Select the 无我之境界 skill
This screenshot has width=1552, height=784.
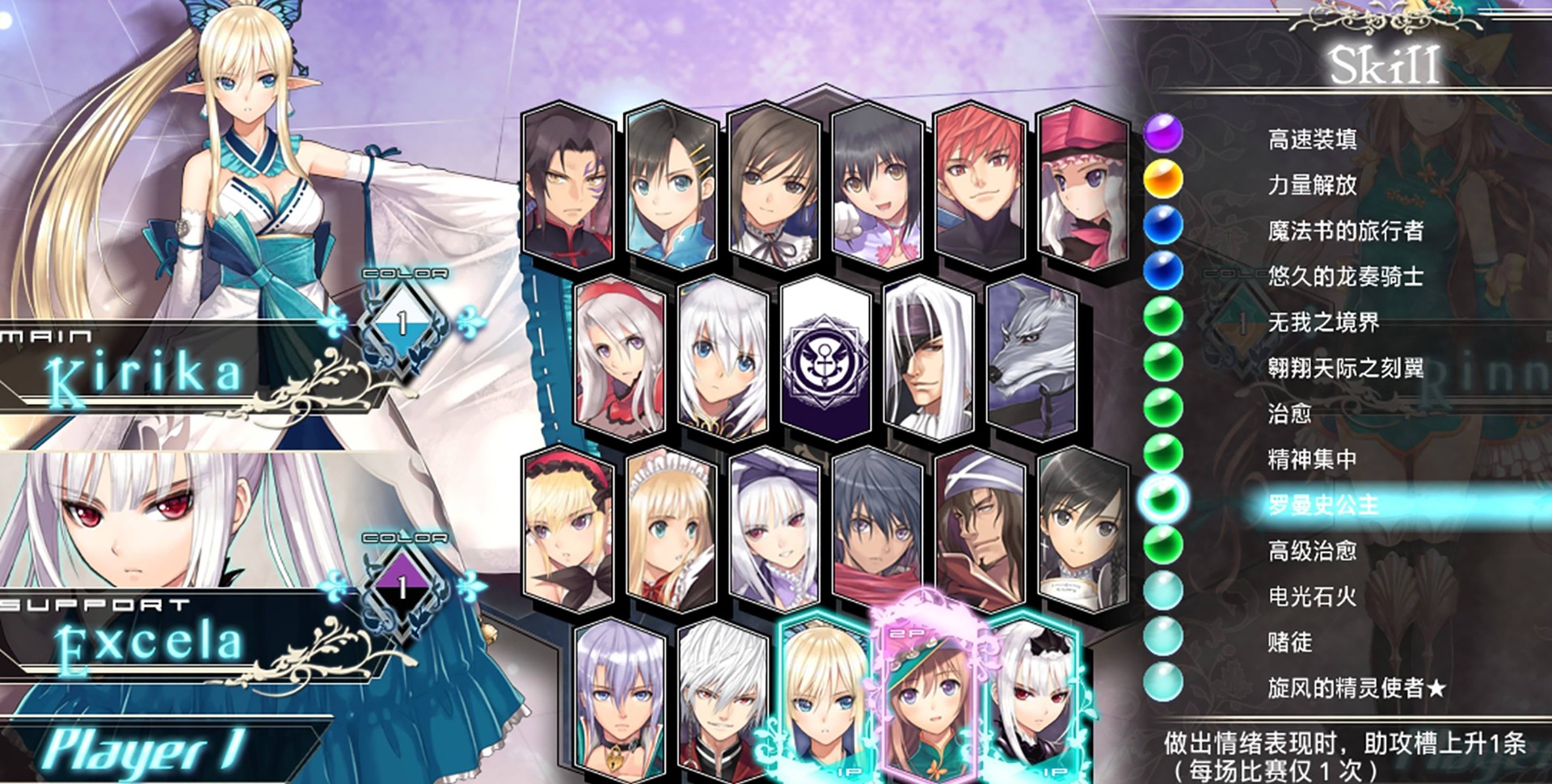coord(1323,322)
